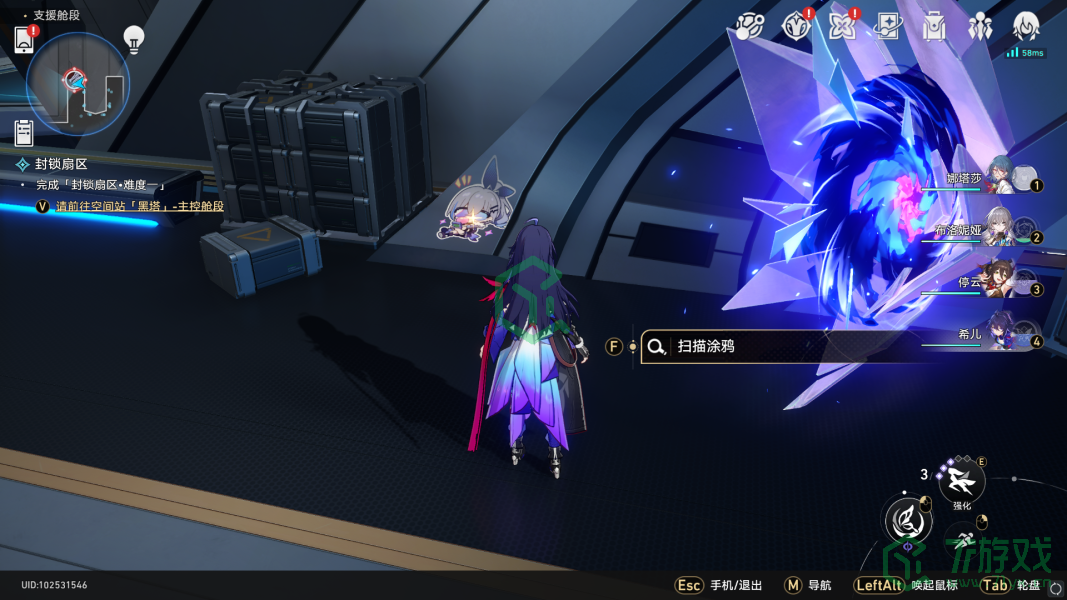Open the clipboard mission log icon
The height and width of the screenshot is (600, 1067).
point(24,132)
